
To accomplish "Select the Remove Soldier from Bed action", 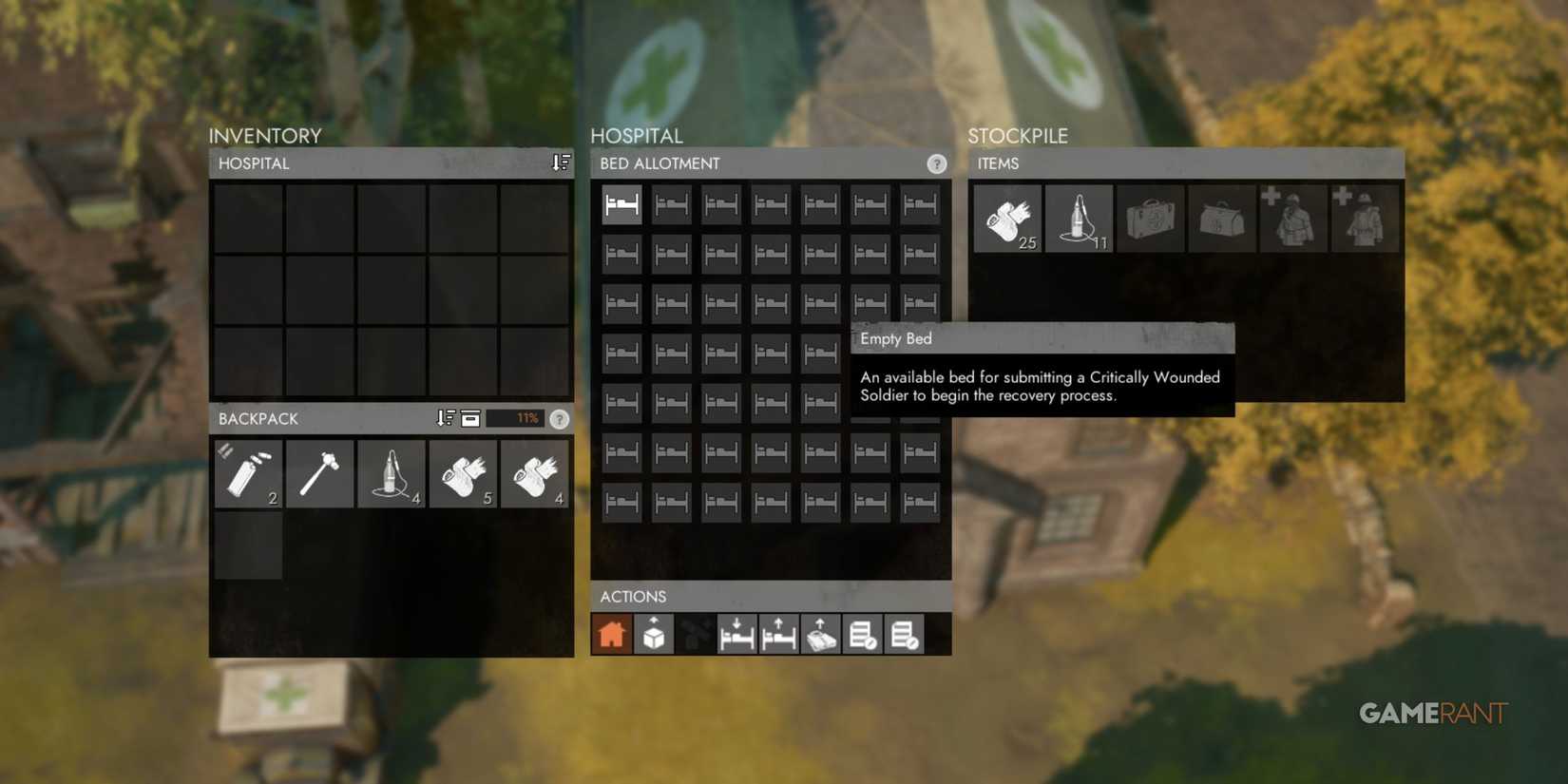I will pos(778,634).
